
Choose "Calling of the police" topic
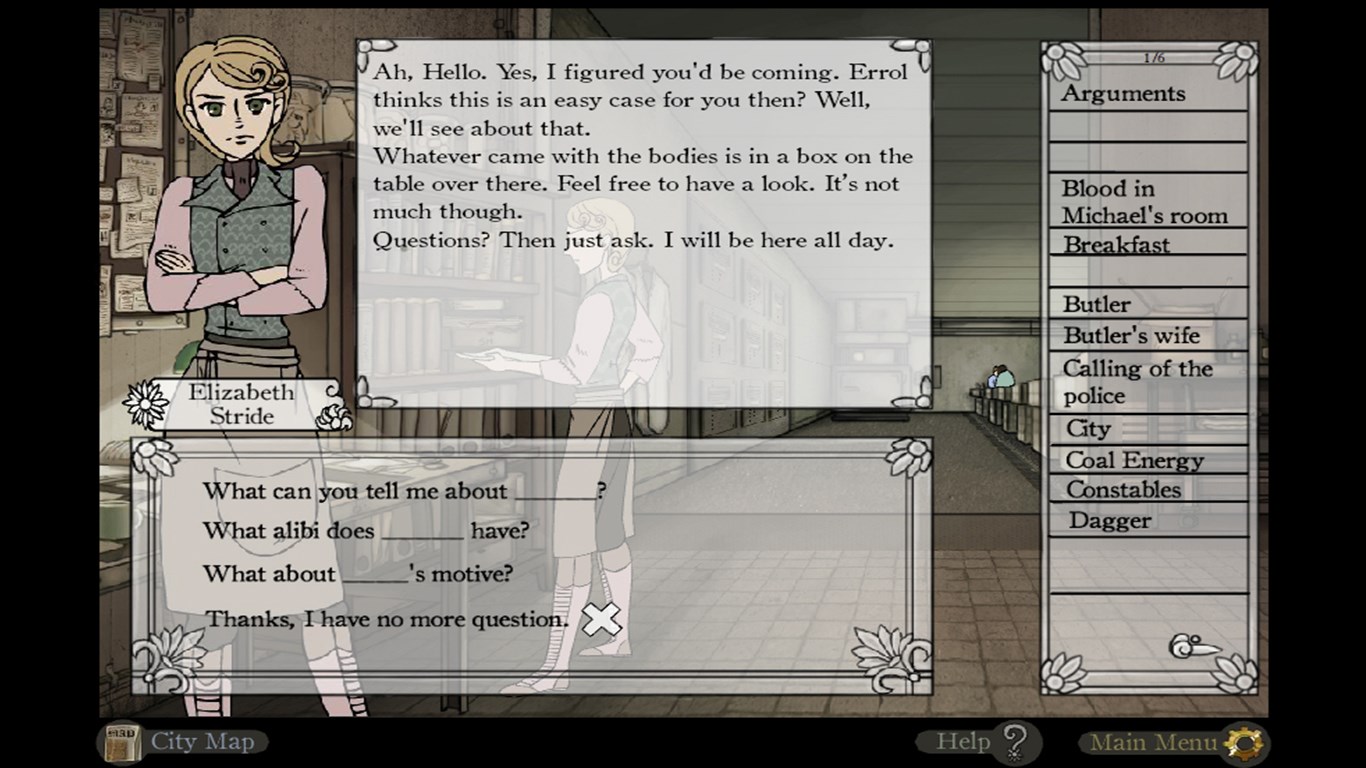(1137, 382)
